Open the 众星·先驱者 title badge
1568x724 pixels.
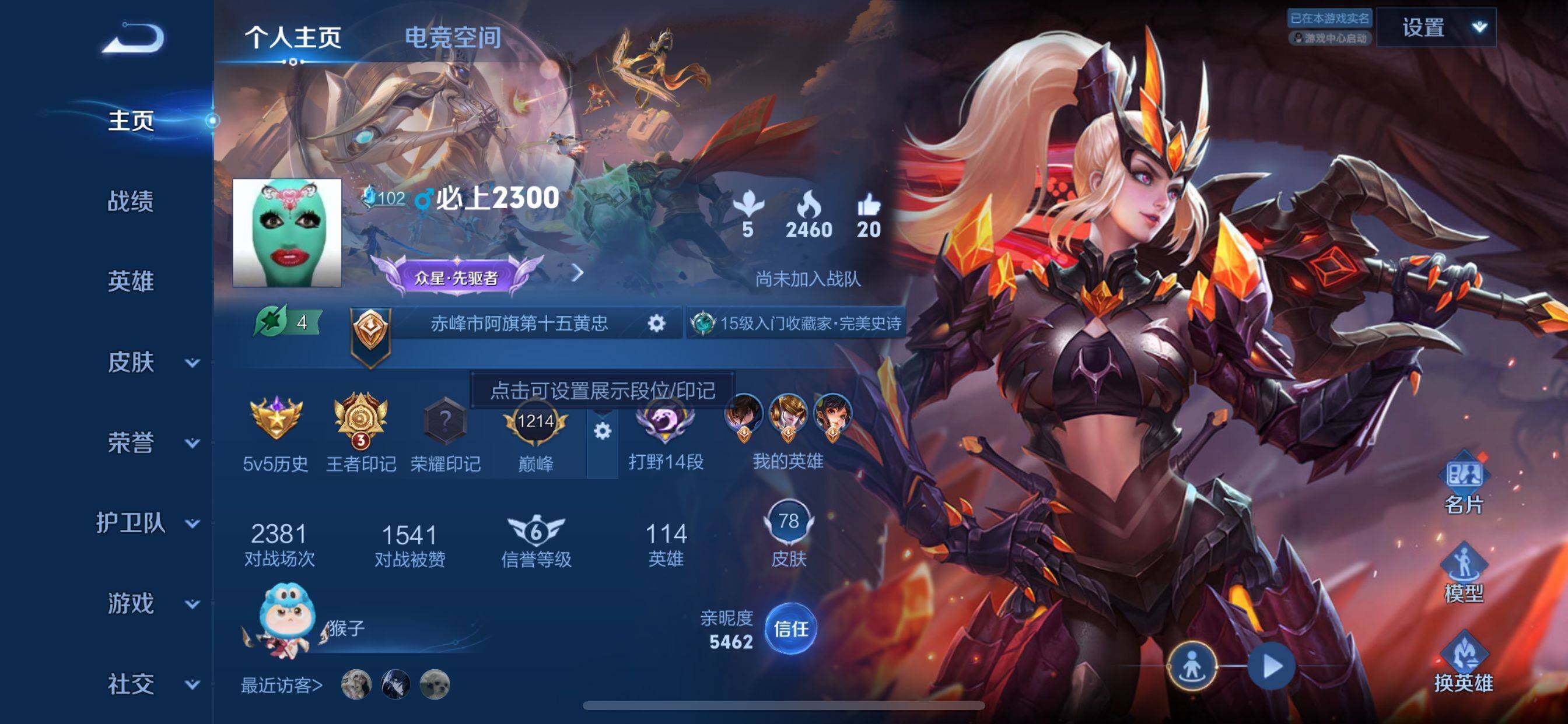click(x=457, y=278)
